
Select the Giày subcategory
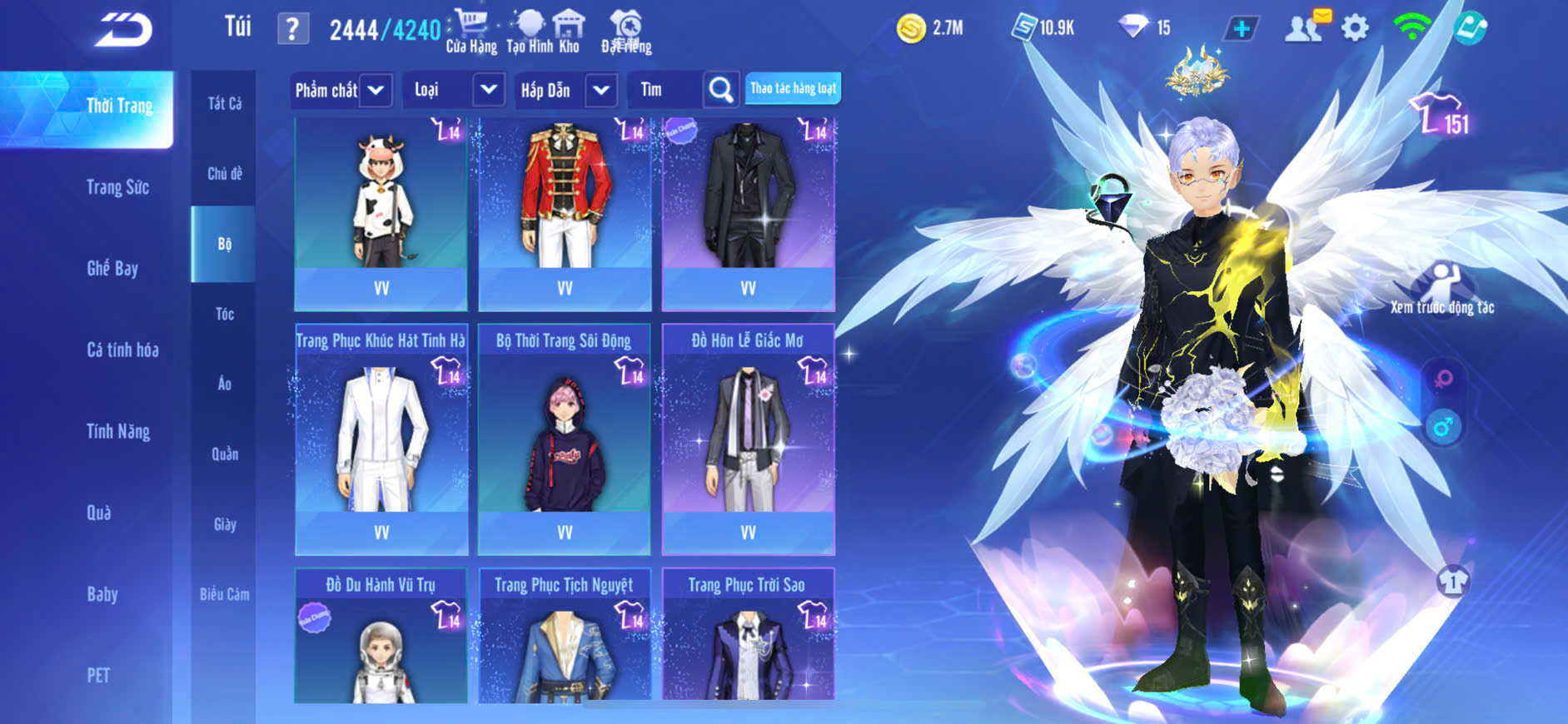tap(224, 524)
